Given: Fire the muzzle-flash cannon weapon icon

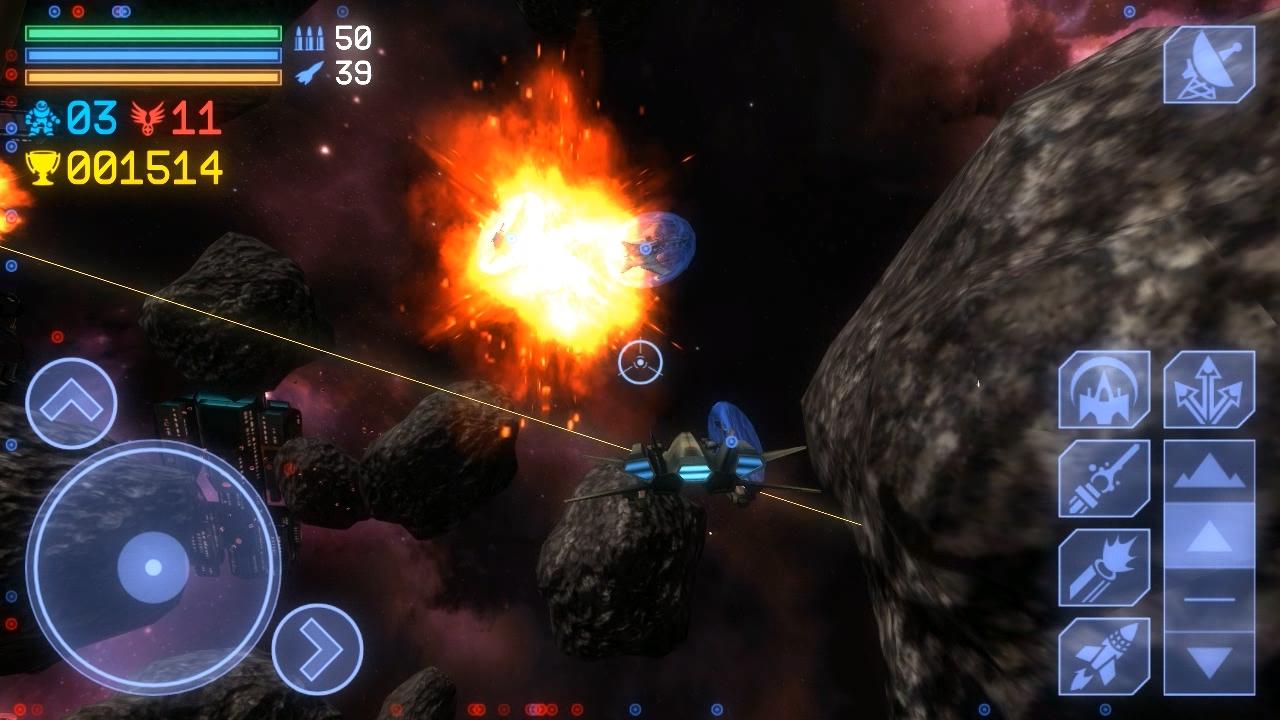Looking at the screenshot, I should click(1104, 567).
